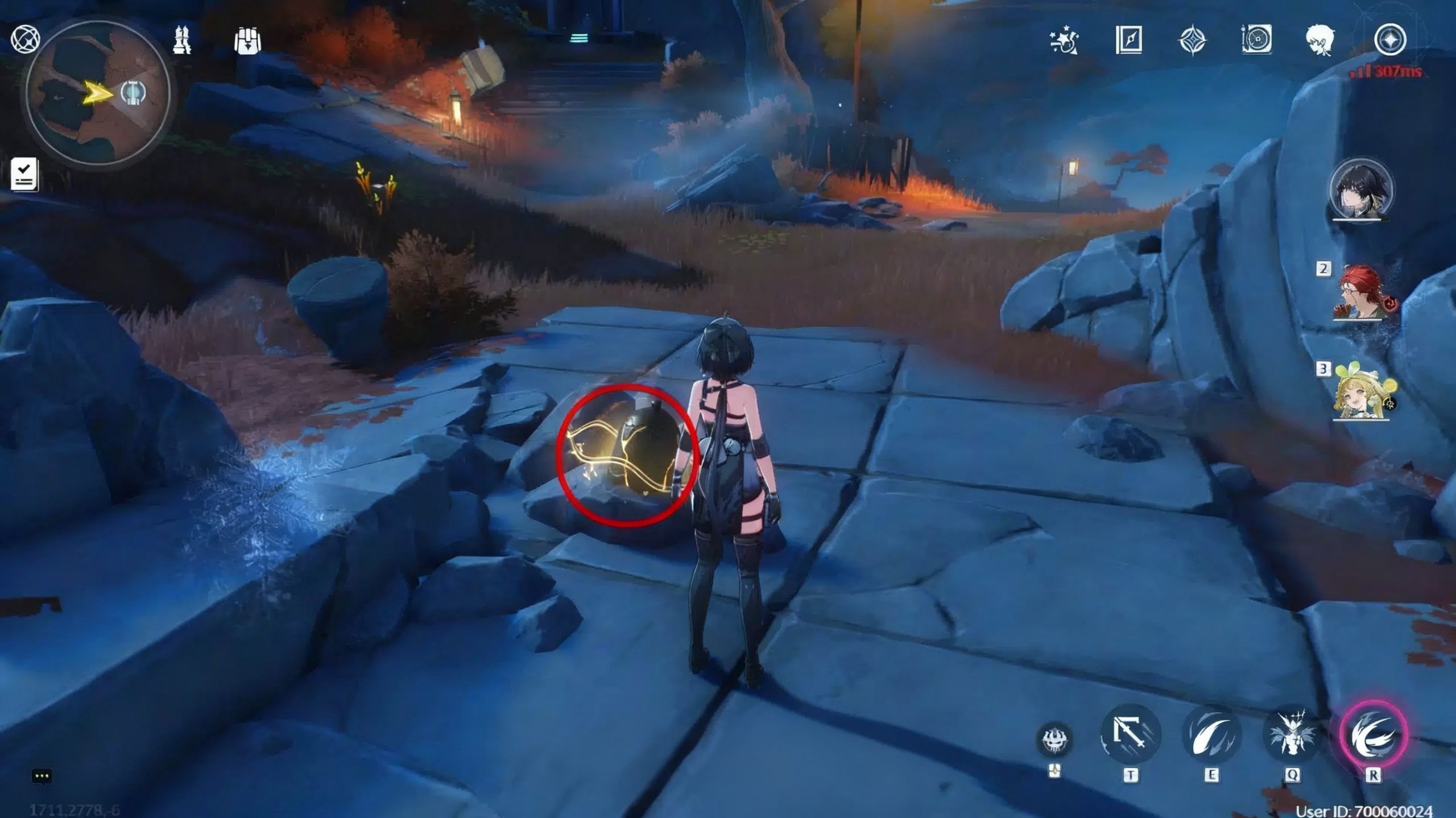The width and height of the screenshot is (1456, 818).
Task: Open the character head profile icon
Action: click(1320, 40)
